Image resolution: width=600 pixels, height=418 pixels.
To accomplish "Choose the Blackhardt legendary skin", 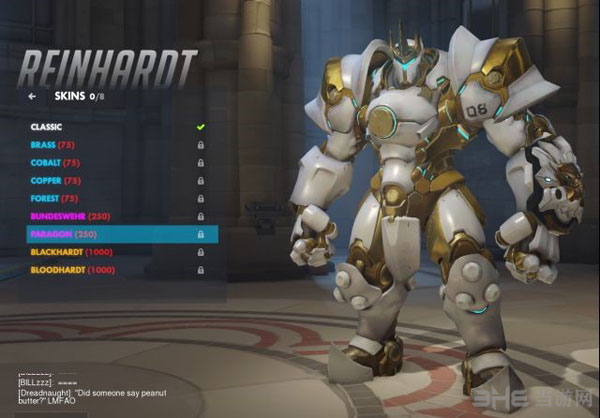I will pos(72,252).
